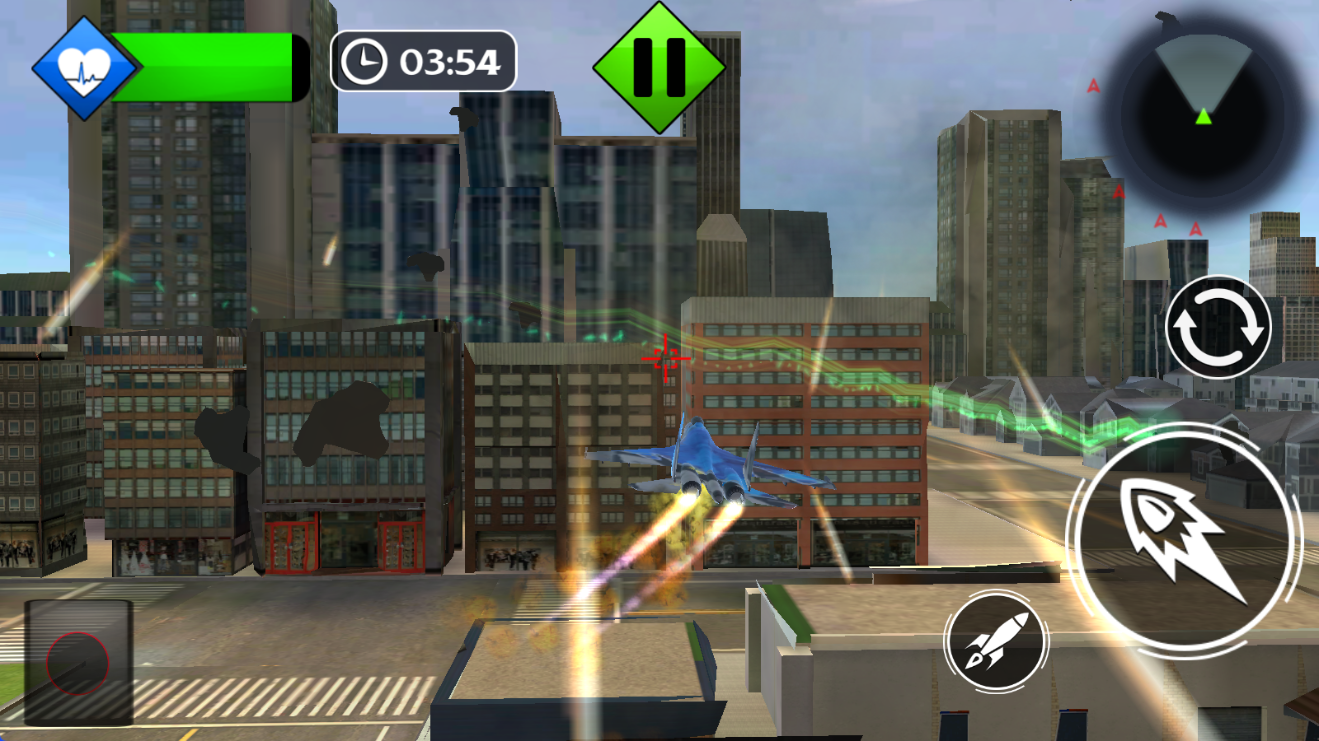1319x741 pixels.
Task: Touch the virtual joystick pad
Action: [x=78, y=663]
